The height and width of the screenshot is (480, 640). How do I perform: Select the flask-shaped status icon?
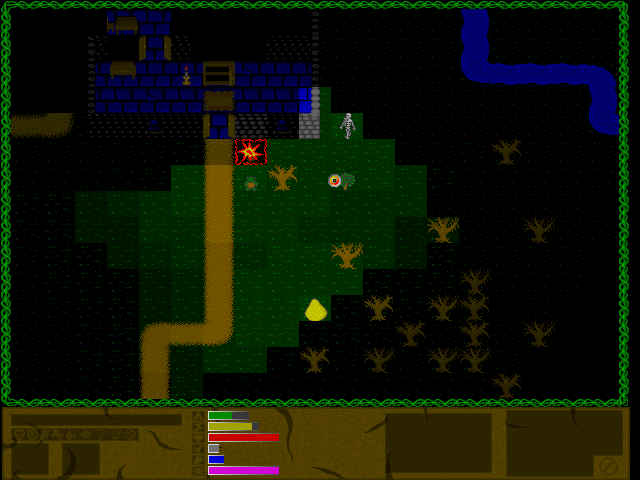point(69,434)
